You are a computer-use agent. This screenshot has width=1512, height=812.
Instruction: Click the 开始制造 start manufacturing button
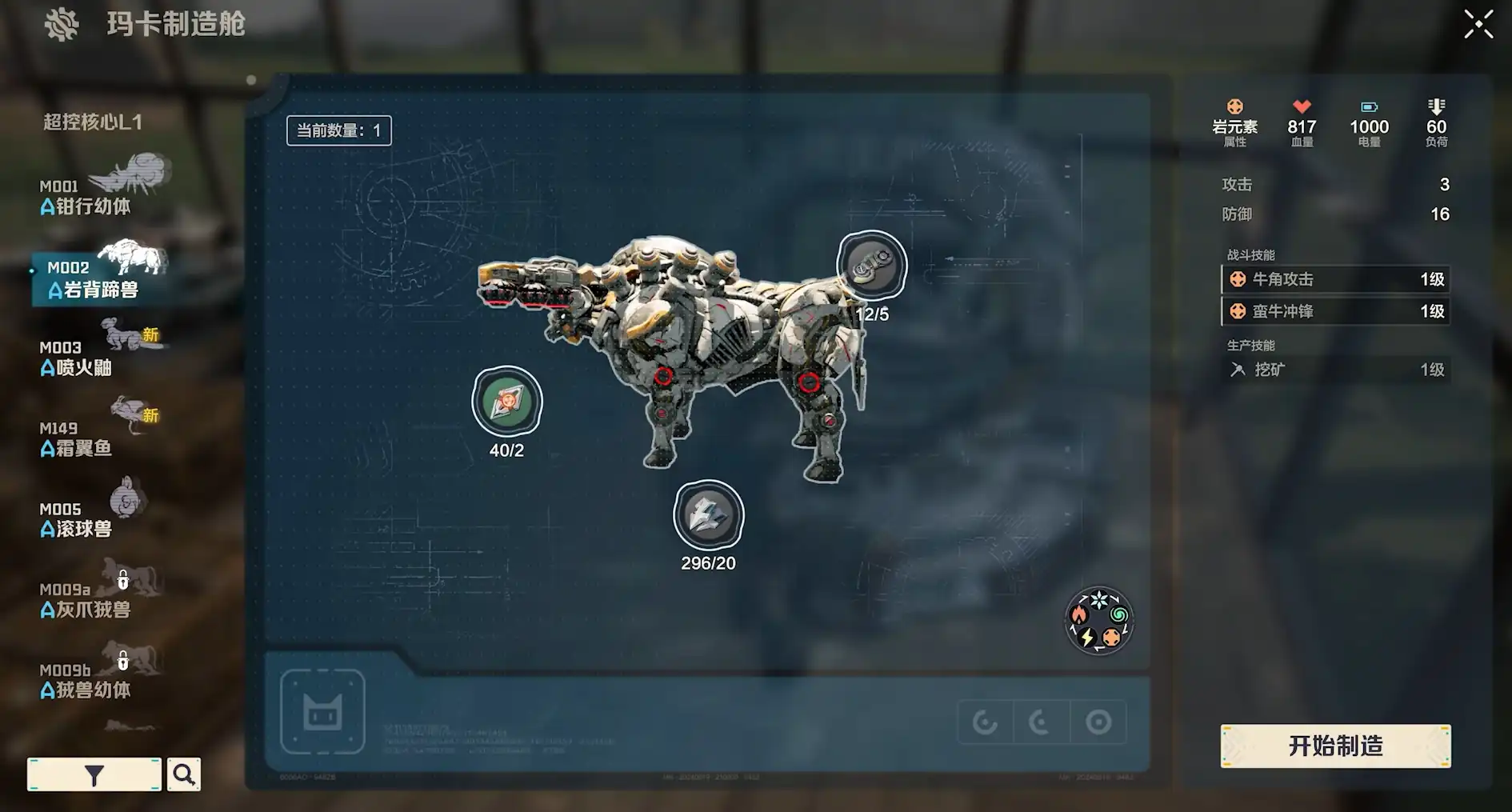[x=1335, y=746]
